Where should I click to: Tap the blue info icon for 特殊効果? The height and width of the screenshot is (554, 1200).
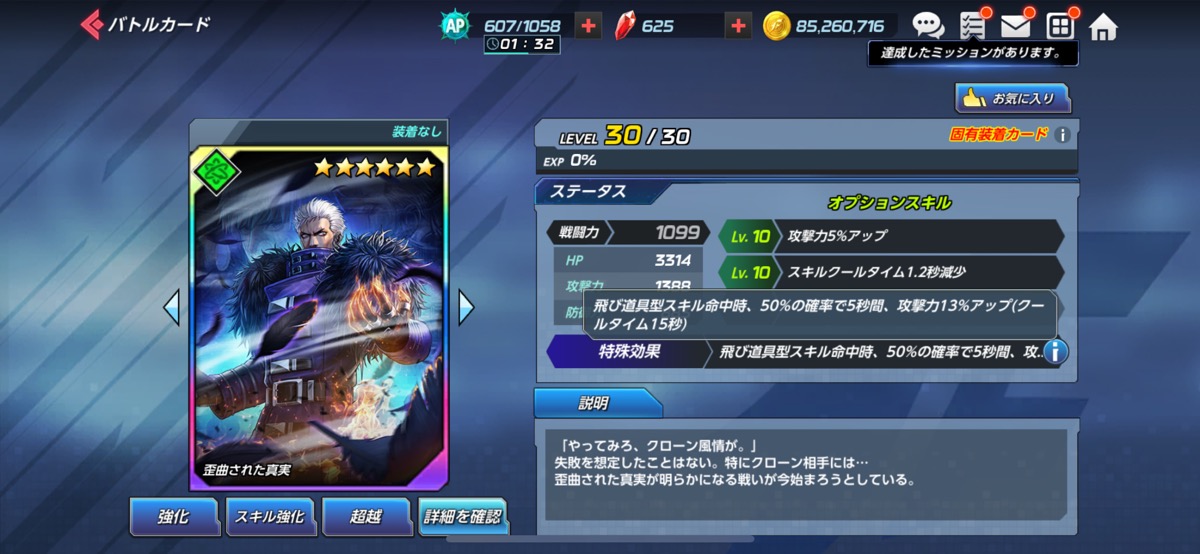(1055, 352)
